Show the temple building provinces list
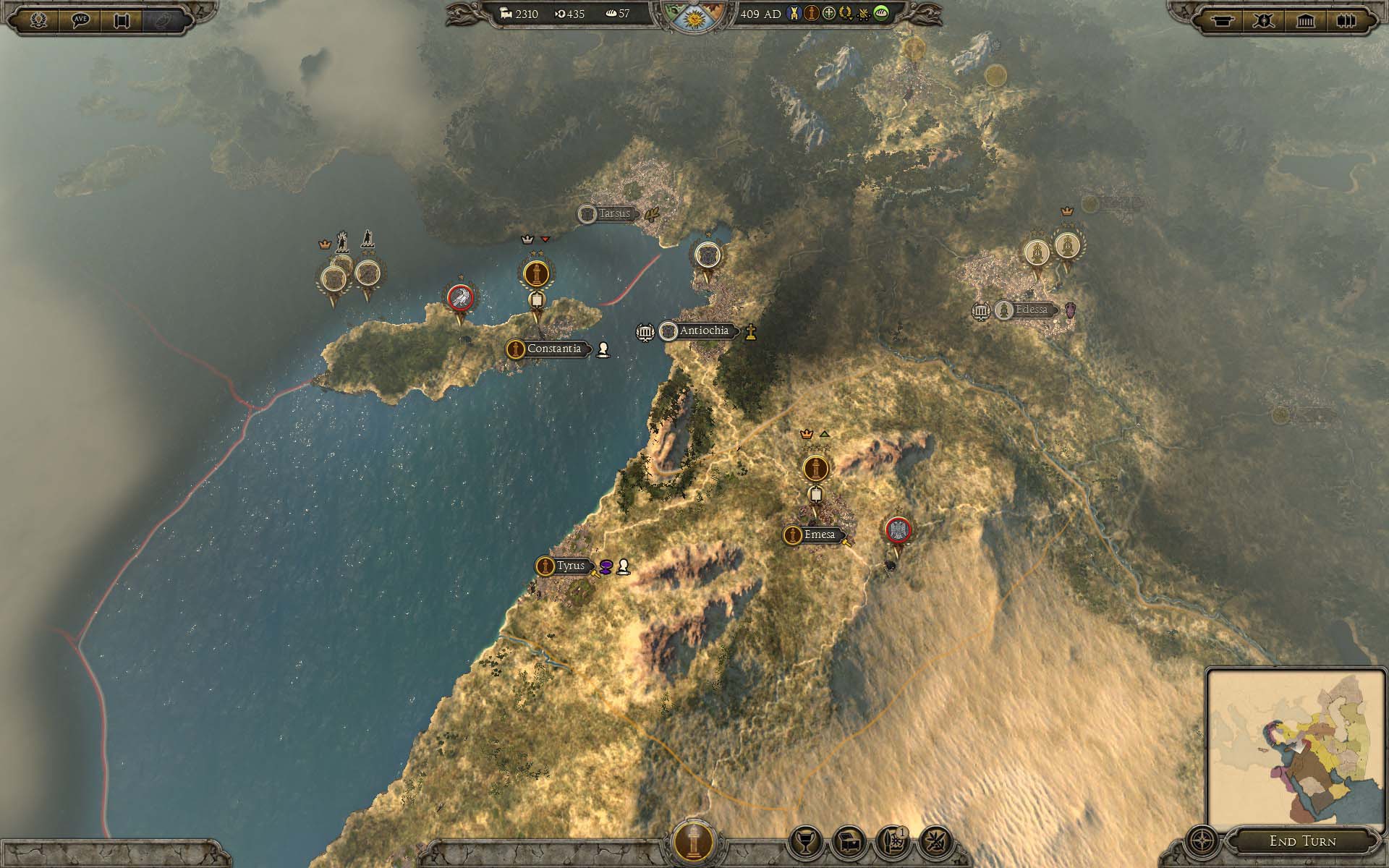Viewport: 1389px width, 868px height. (1305, 20)
